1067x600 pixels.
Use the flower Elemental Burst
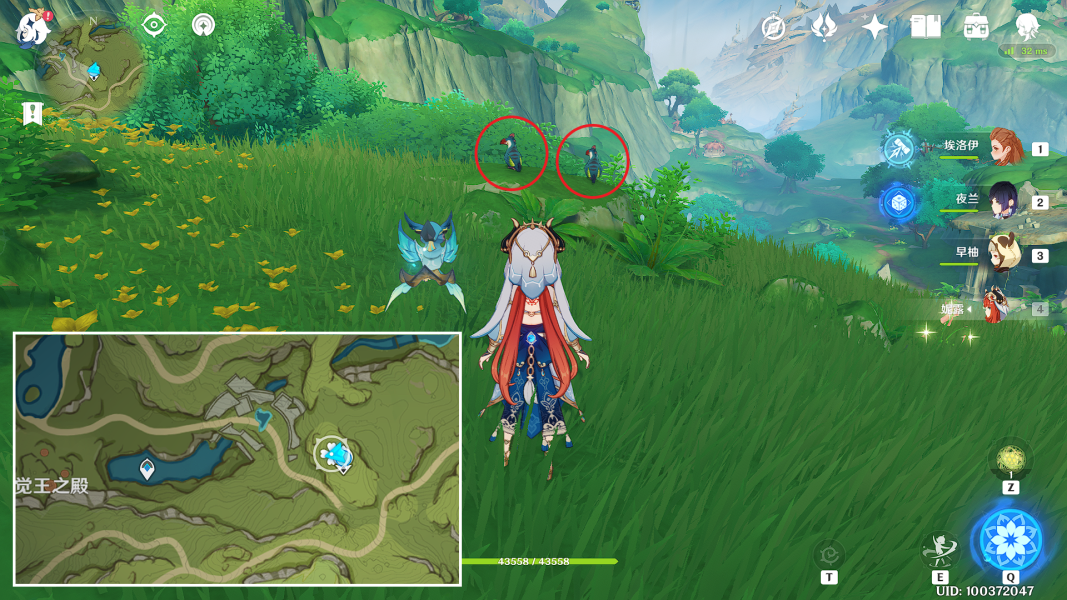(1010, 539)
